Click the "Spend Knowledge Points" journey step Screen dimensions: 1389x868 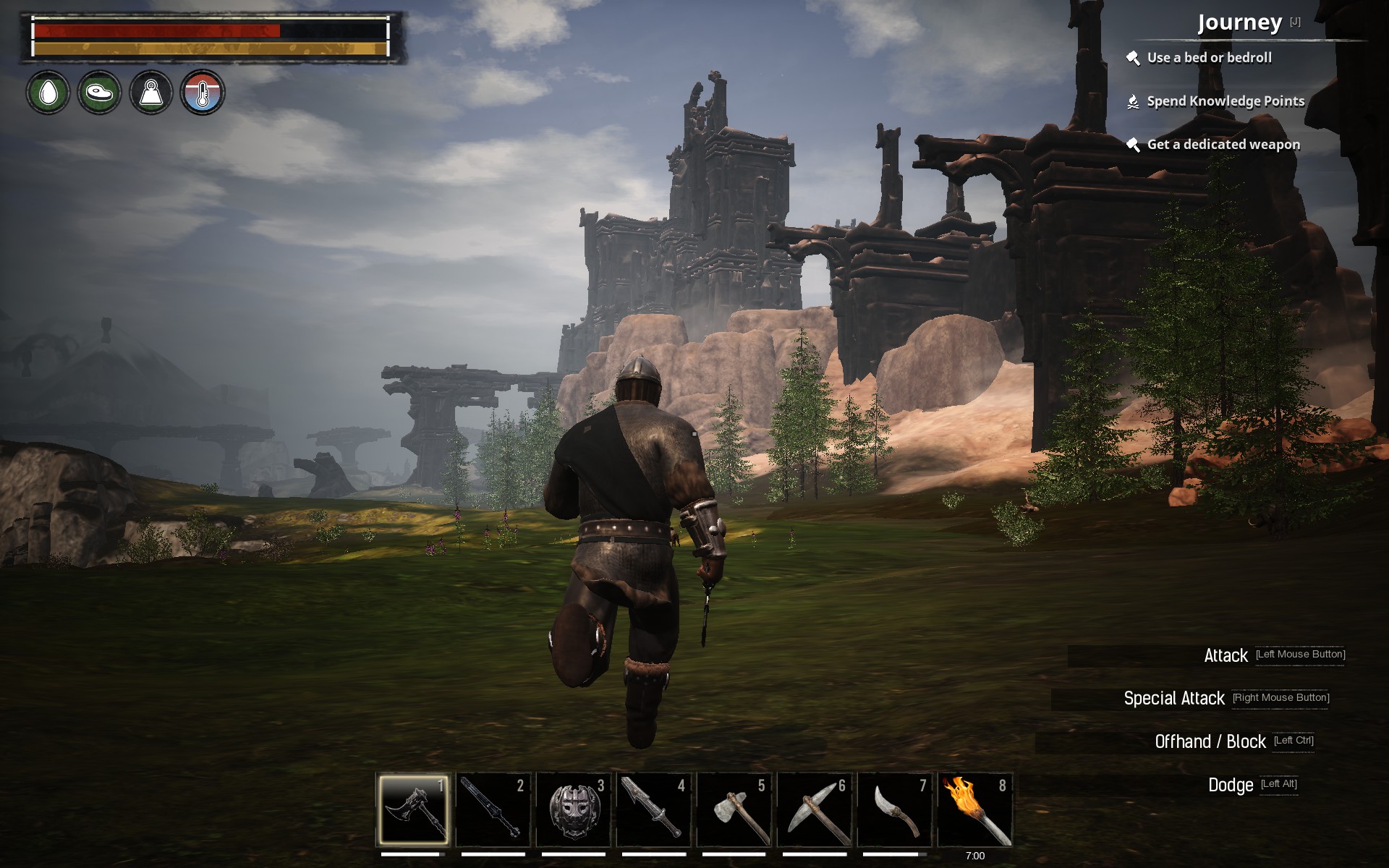point(1226,101)
